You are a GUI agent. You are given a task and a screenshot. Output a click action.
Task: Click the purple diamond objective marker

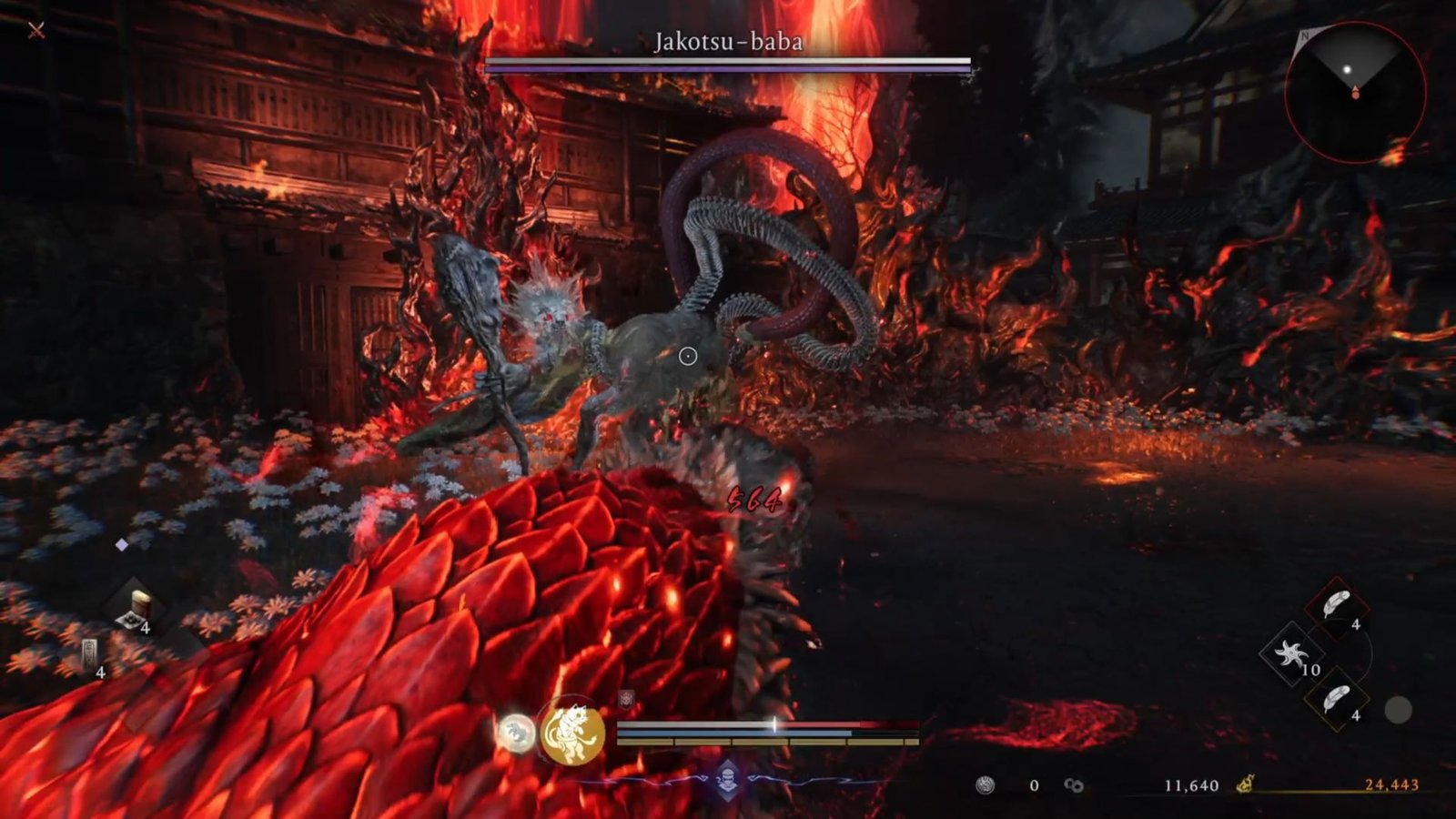[x=123, y=546]
